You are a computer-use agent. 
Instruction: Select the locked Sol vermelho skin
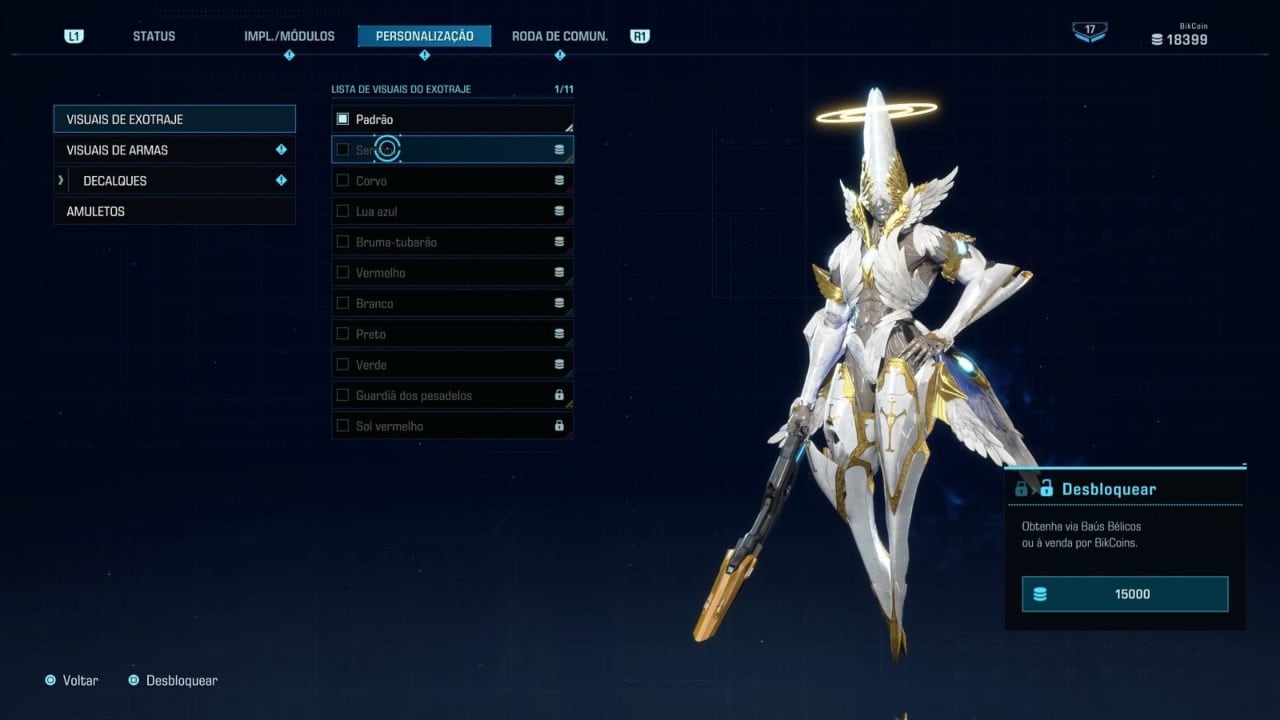click(x=452, y=426)
